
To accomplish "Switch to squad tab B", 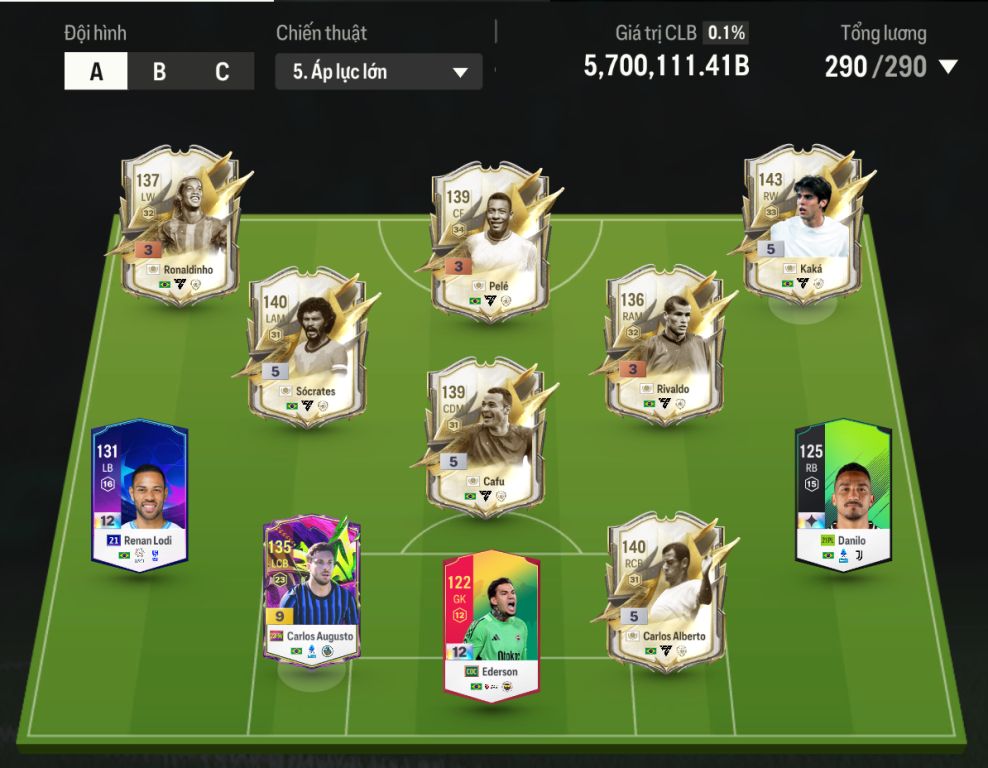I will 159,72.
